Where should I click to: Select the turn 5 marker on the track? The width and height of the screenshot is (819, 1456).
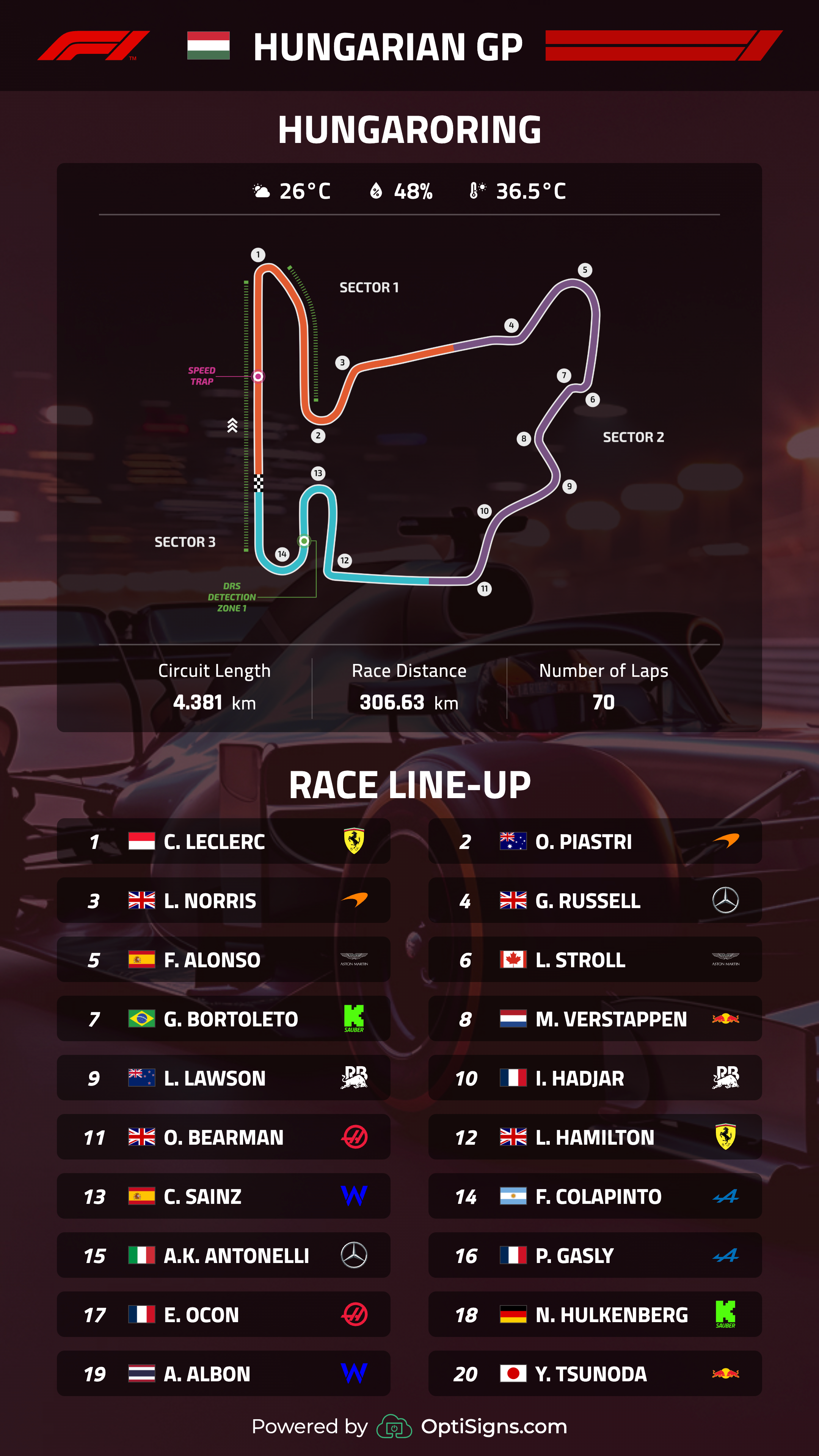point(585,270)
